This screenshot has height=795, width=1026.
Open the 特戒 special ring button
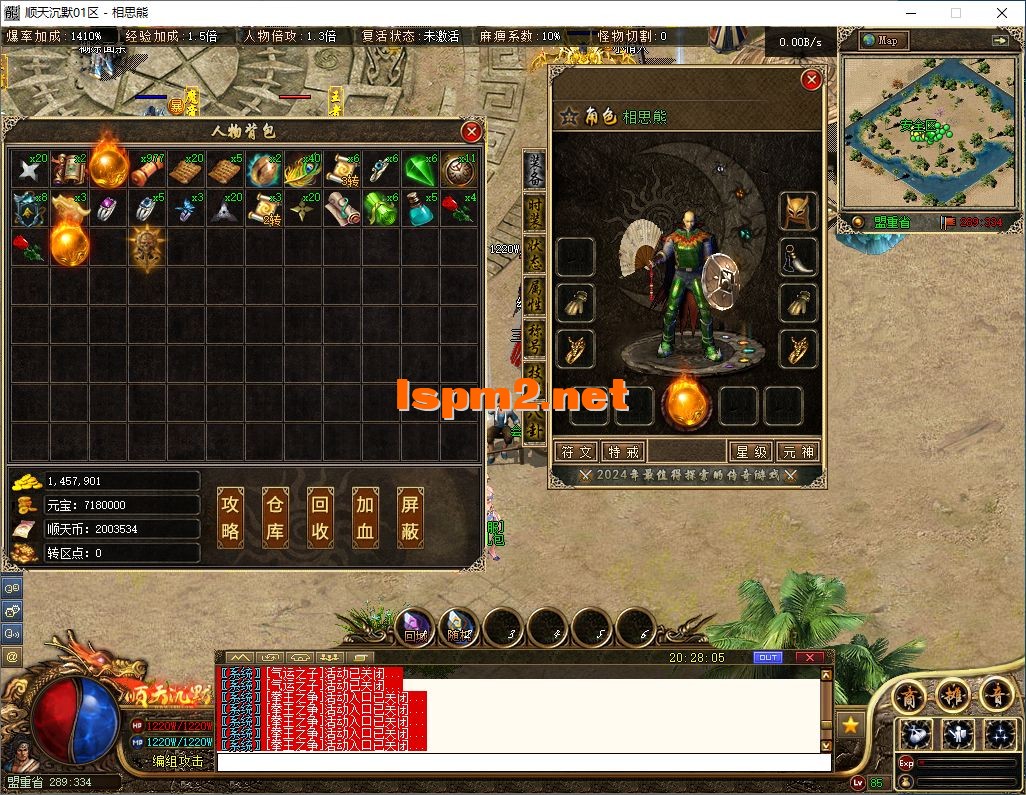click(623, 452)
